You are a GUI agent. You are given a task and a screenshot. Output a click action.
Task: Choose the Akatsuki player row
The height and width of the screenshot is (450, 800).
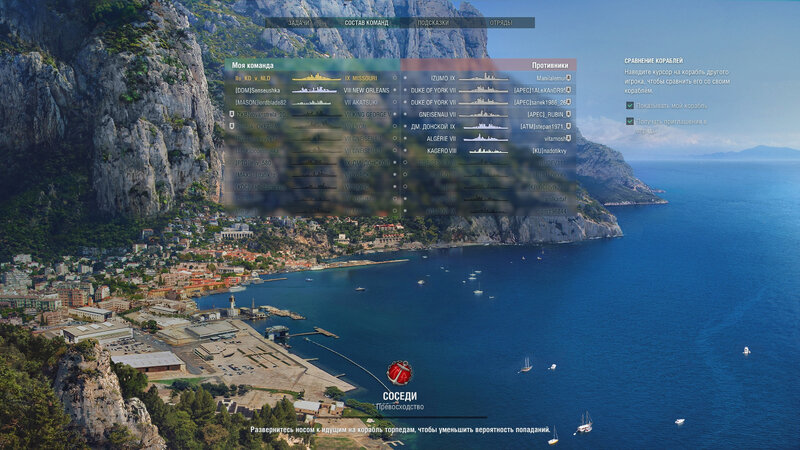coord(310,102)
